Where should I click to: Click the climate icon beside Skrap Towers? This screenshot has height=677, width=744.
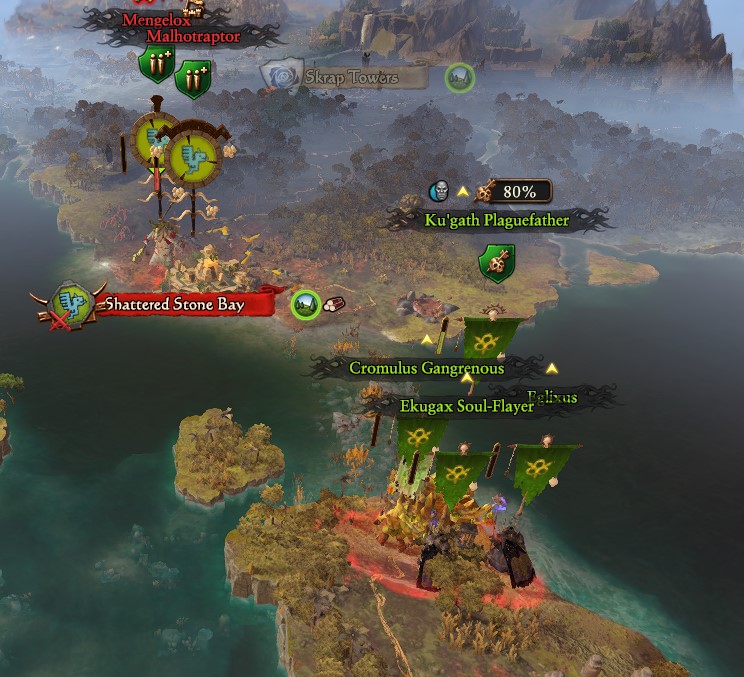(459, 77)
